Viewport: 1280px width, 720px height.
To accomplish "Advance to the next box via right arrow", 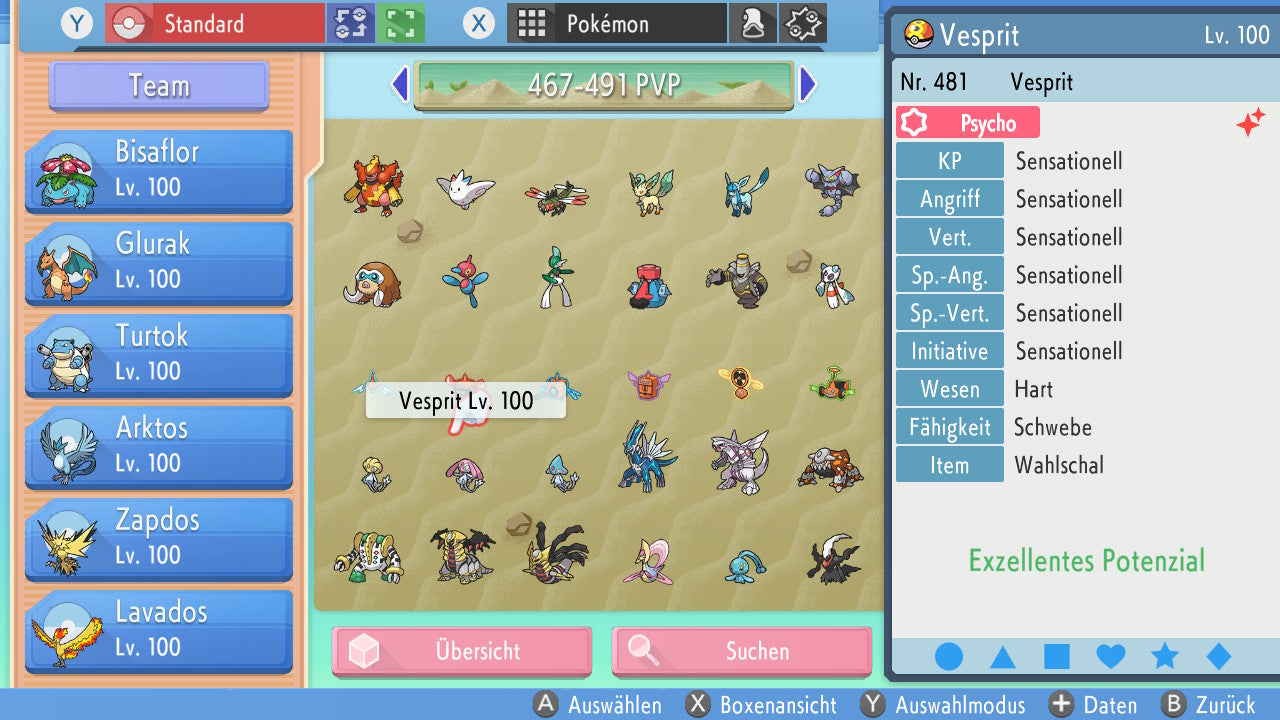I will pos(808,85).
